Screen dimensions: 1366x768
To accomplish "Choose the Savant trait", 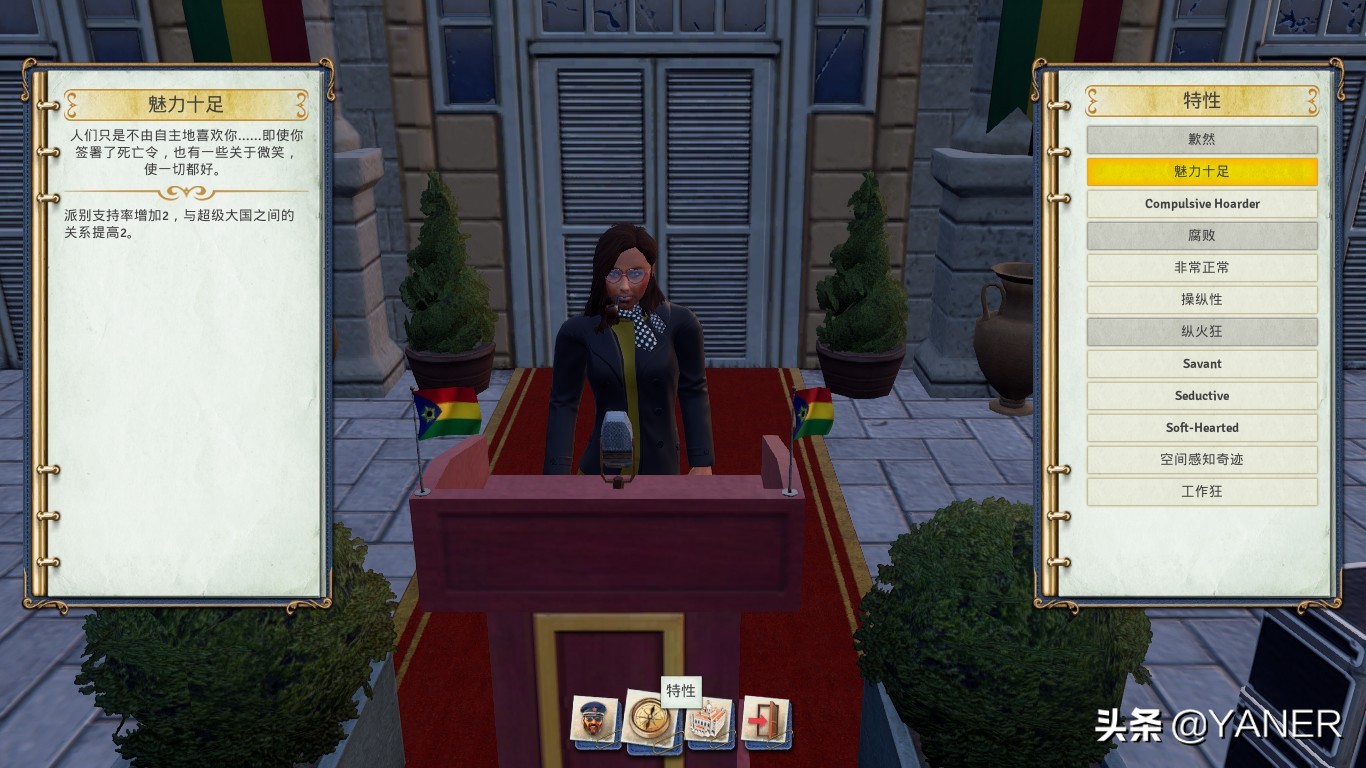I will point(1201,364).
